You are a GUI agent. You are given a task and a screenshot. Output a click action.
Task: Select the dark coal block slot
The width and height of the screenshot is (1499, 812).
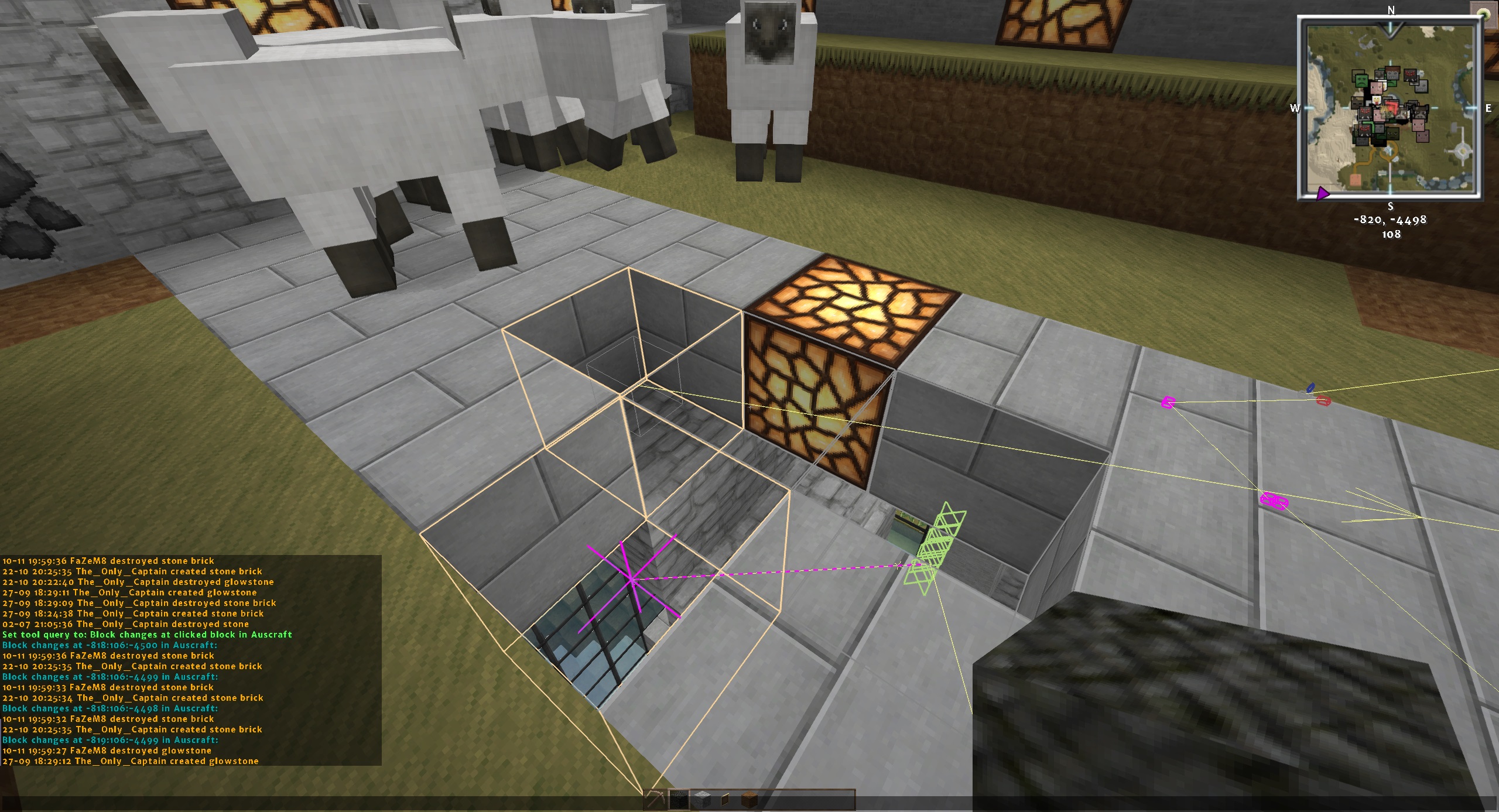pos(679,800)
